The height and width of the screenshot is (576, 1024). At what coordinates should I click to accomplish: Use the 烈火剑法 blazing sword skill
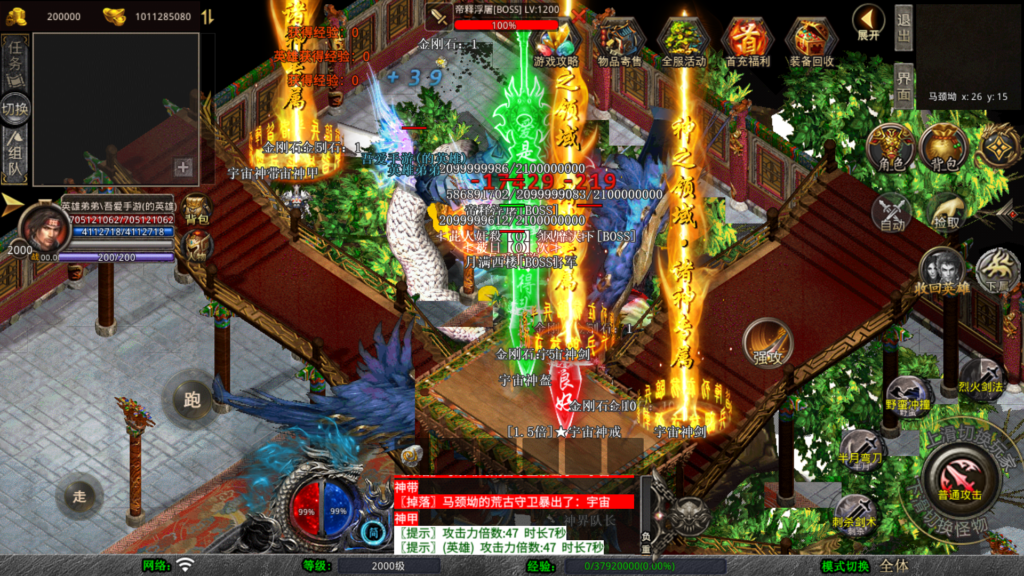pos(981,382)
